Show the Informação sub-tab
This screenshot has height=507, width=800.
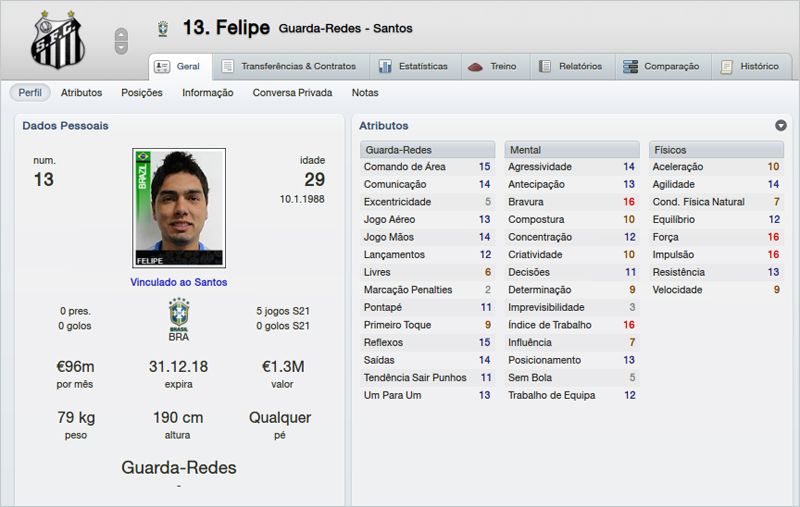coord(208,93)
